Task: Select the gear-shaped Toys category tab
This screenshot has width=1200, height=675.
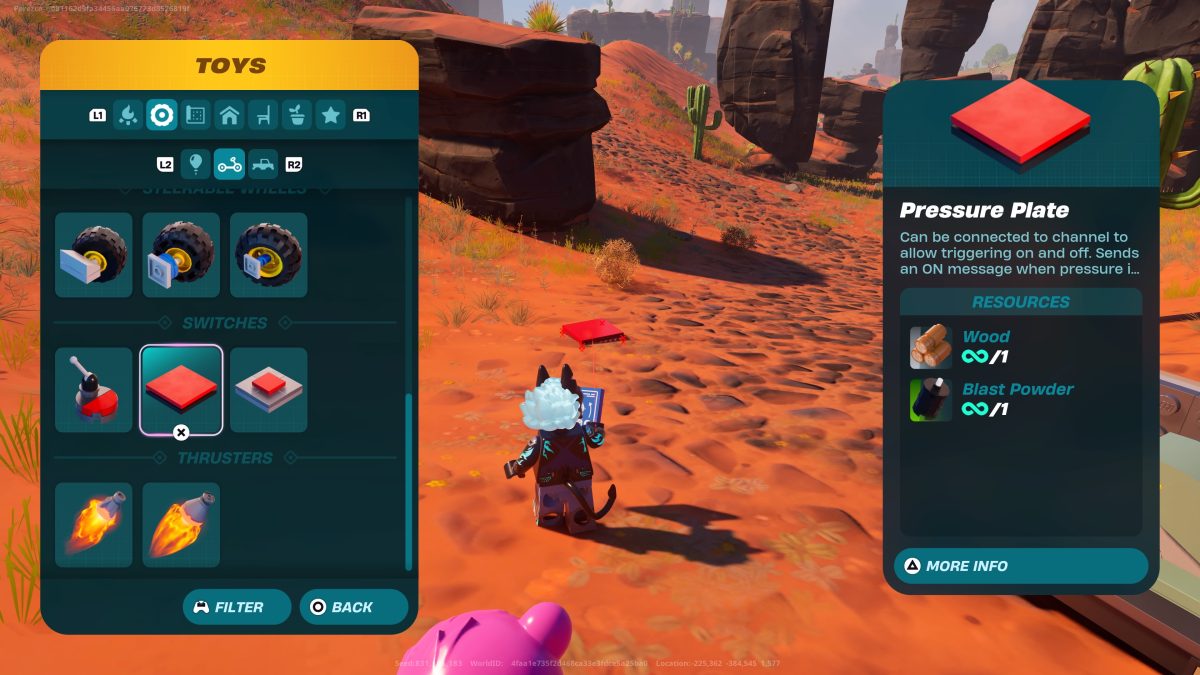Action: pyautogui.click(x=161, y=115)
